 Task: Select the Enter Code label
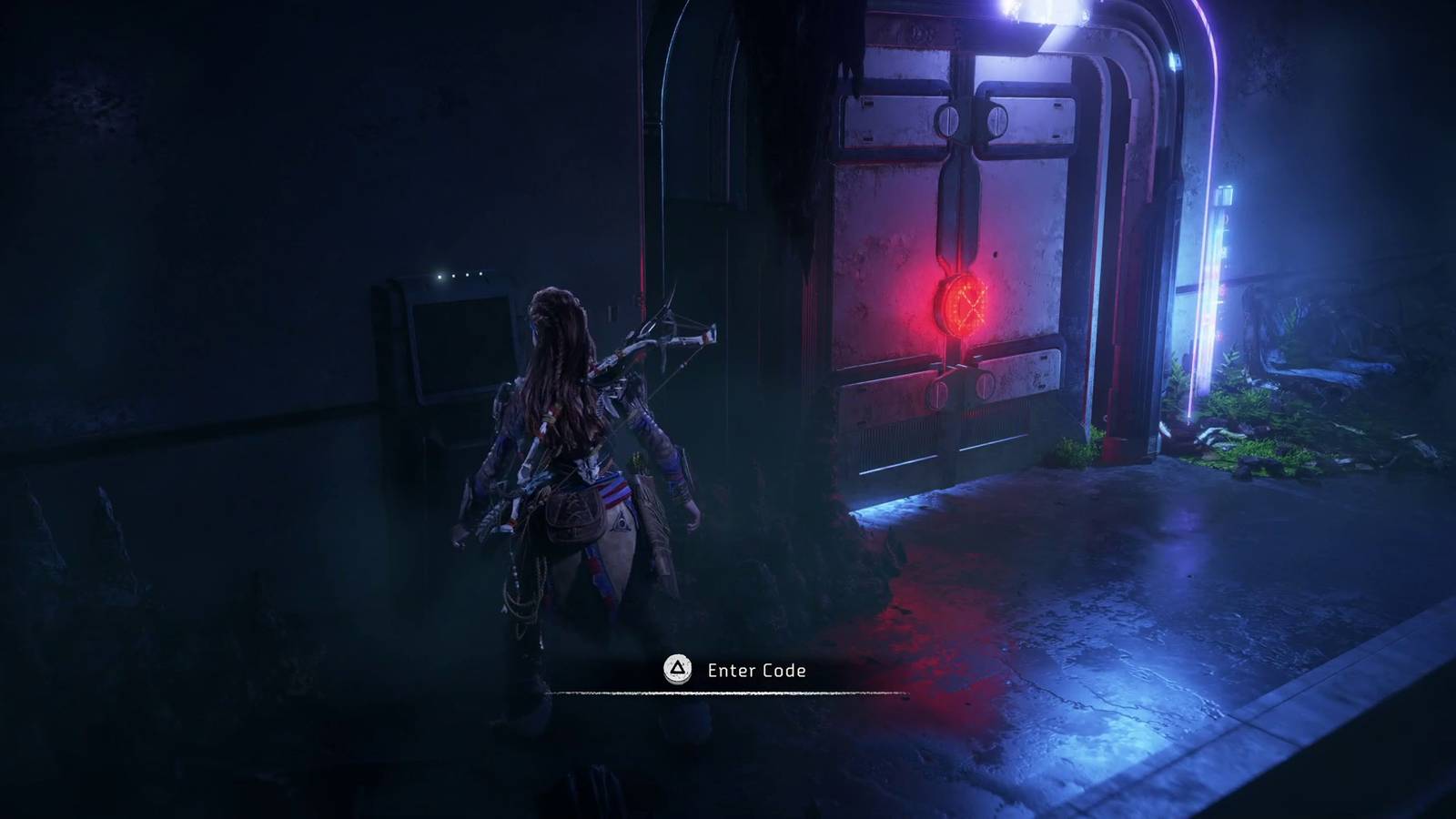pos(758,671)
